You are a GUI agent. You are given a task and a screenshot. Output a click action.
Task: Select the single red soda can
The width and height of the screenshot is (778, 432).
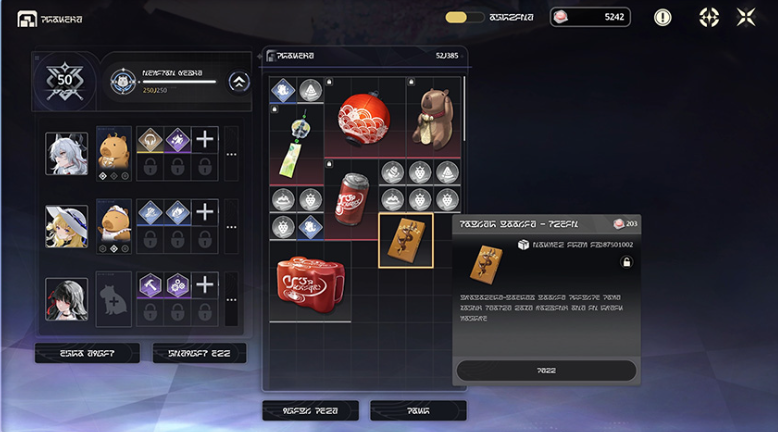click(x=350, y=199)
